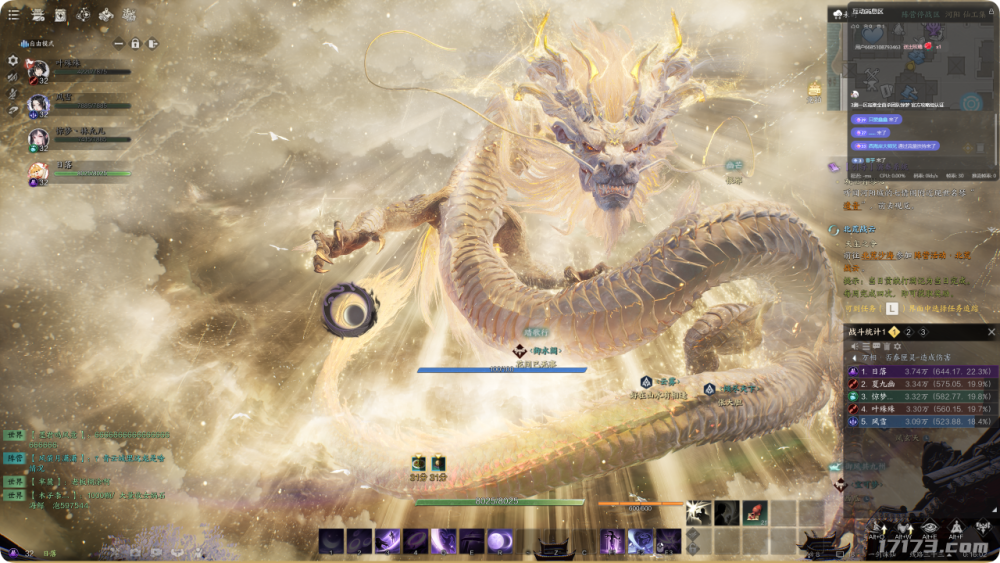Click the 世界 channel tag in chat
This screenshot has width=1000, height=563.
click(14, 436)
